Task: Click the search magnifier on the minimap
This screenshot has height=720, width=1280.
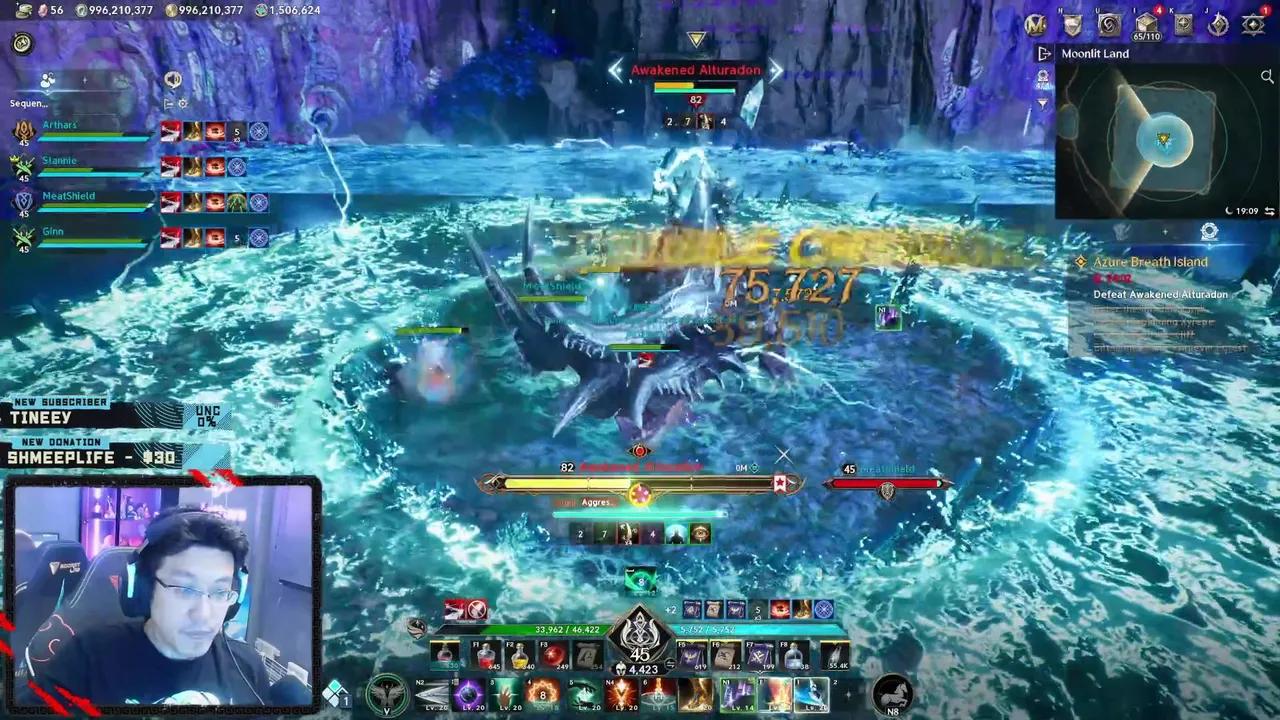Action: [x=1267, y=76]
